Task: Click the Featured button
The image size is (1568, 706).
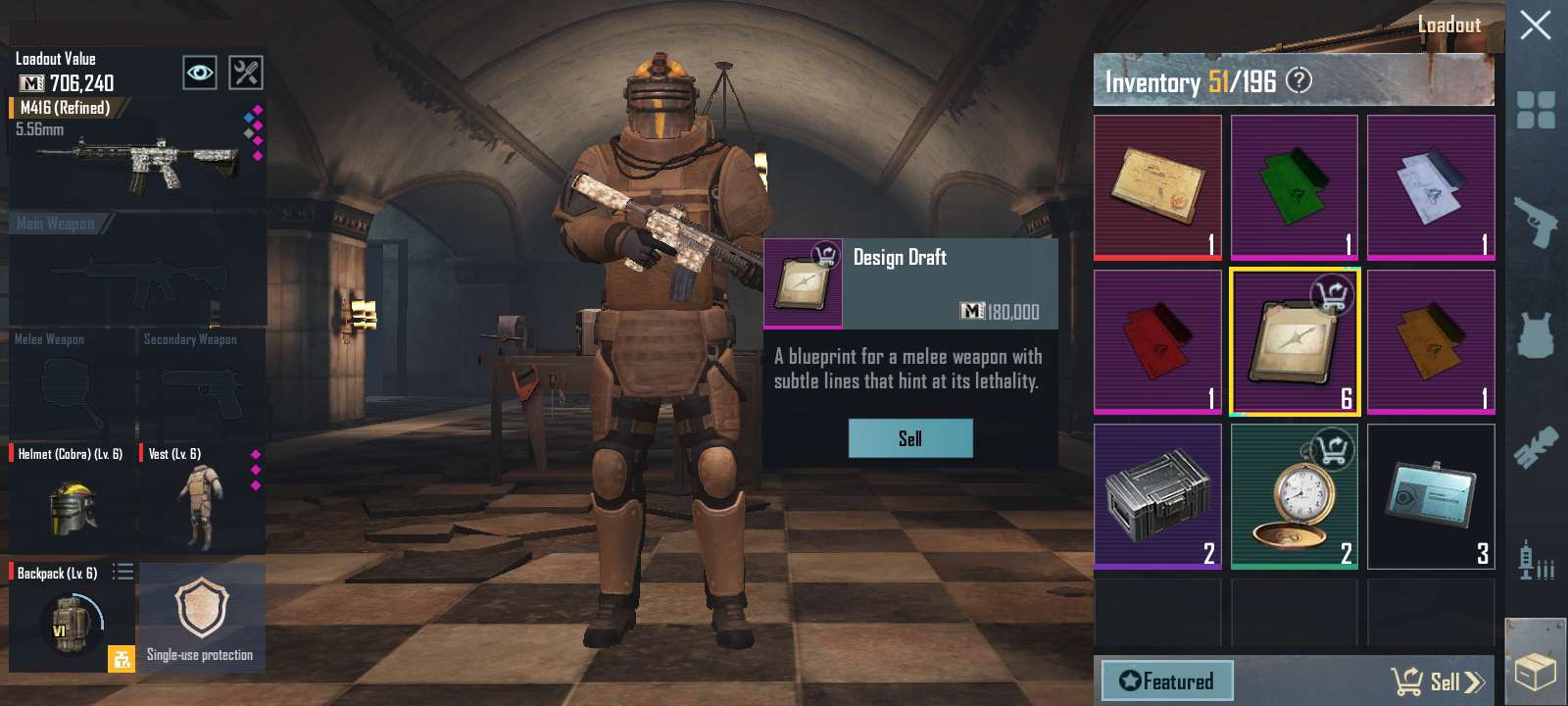Action: (1166, 681)
